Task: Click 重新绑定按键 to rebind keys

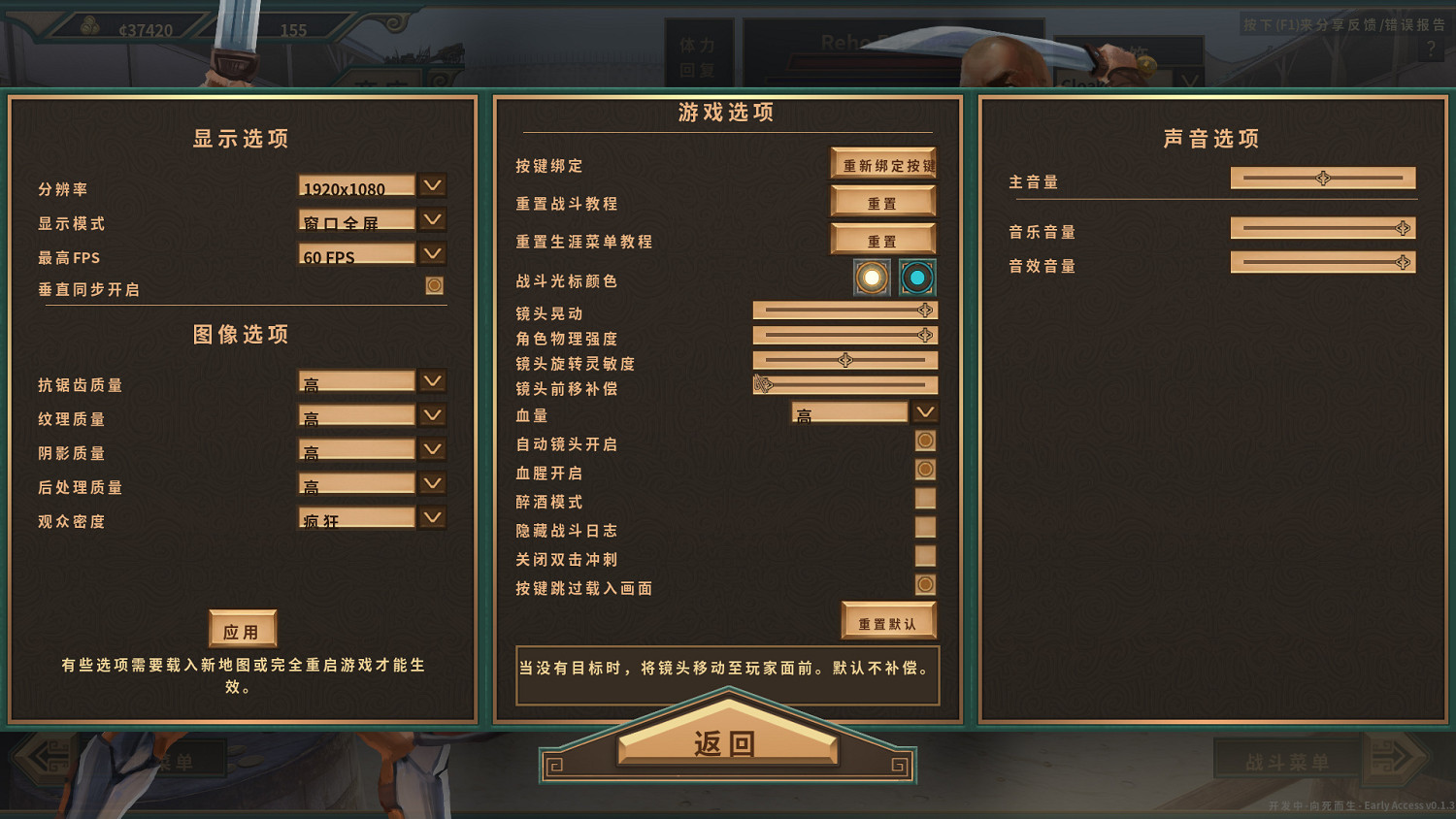Action: [883, 163]
